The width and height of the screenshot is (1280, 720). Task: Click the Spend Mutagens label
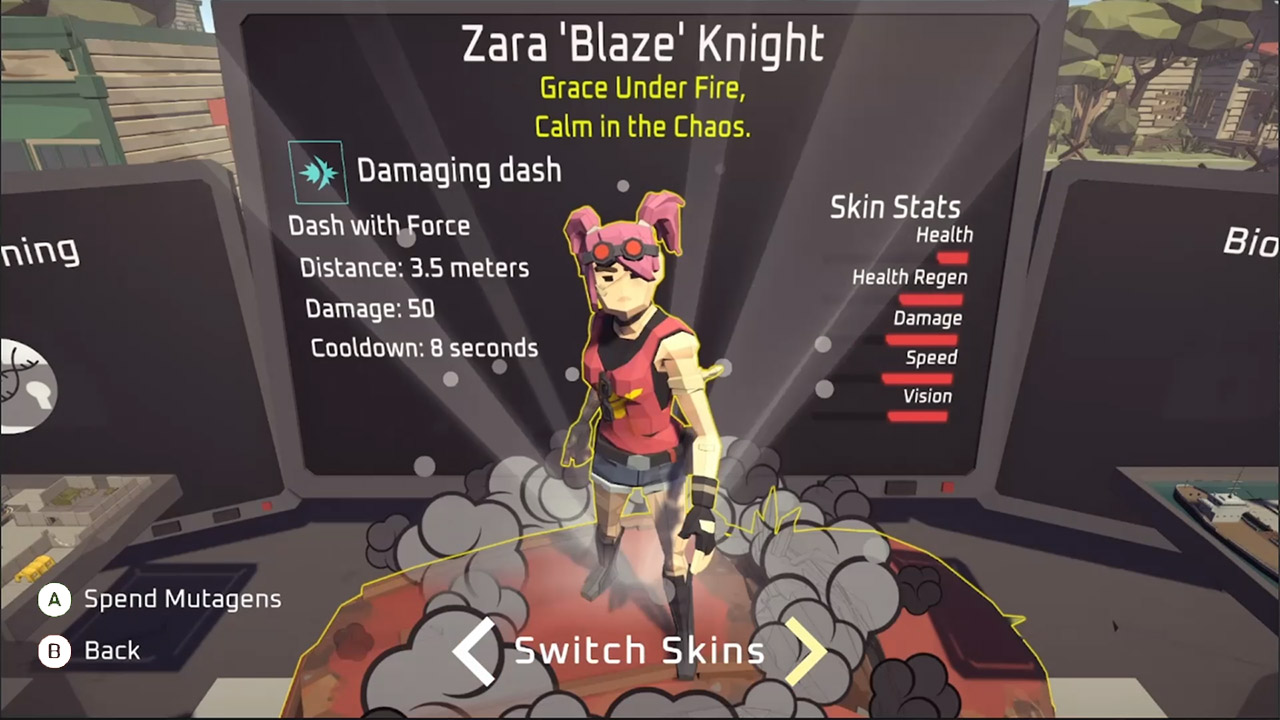183,599
